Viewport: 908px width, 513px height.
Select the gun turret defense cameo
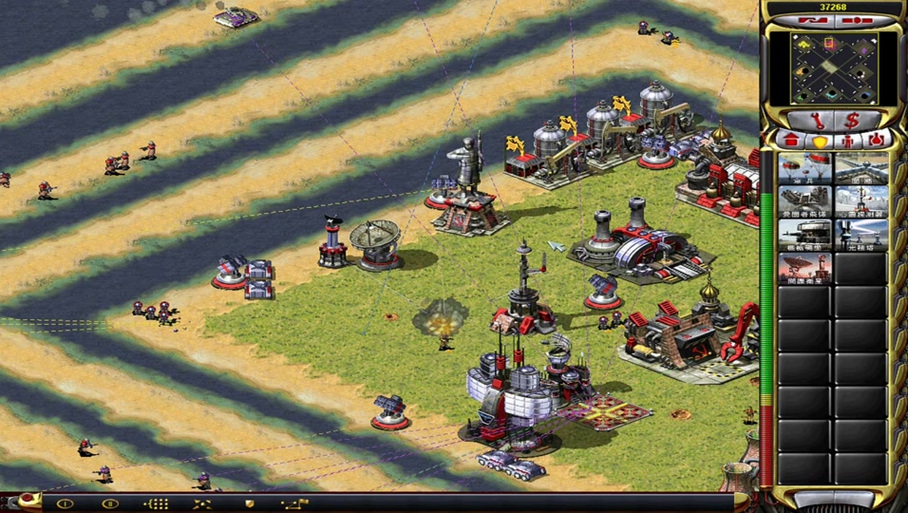tap(804, 235)
